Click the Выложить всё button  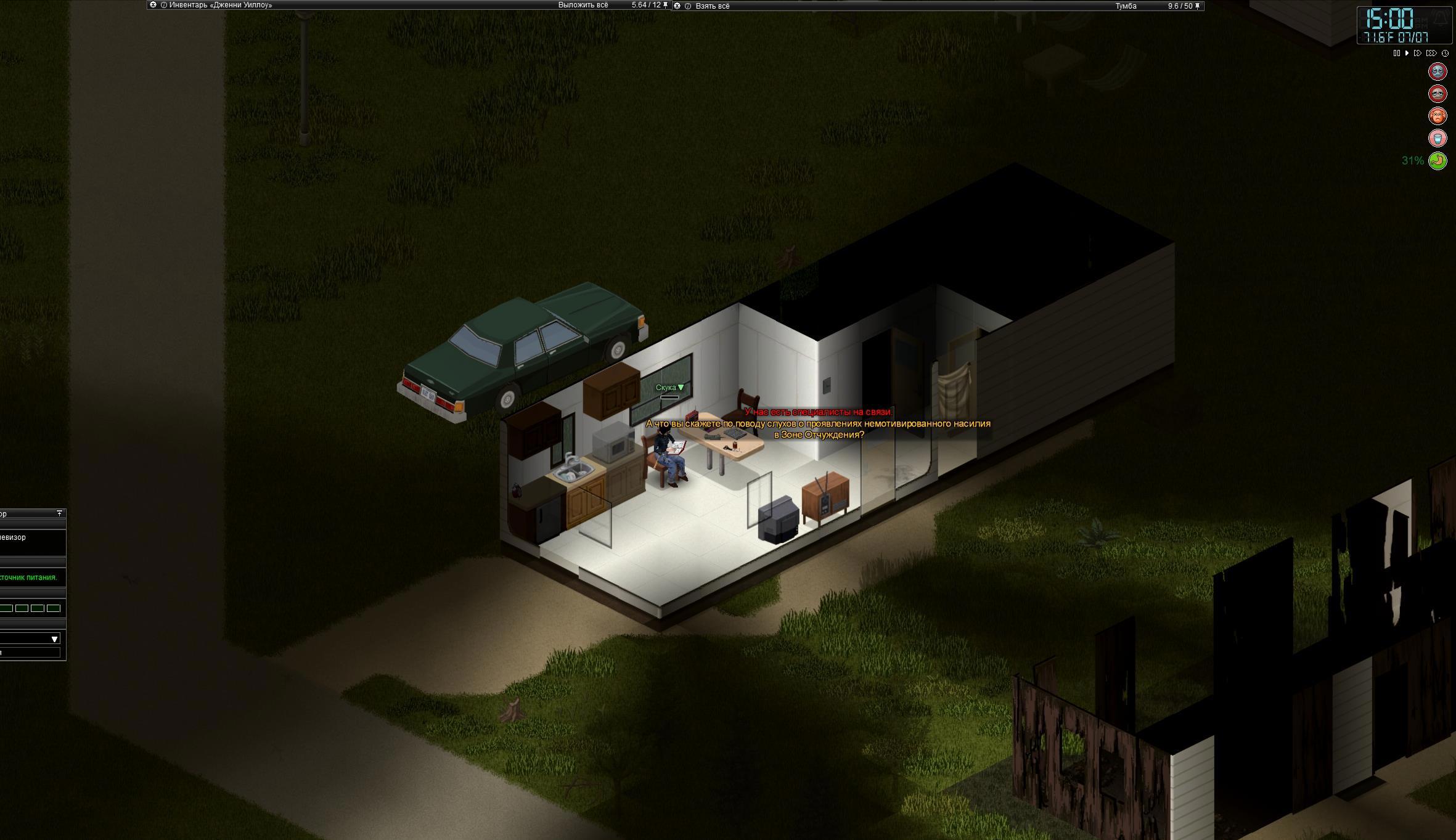click(583, 5)
